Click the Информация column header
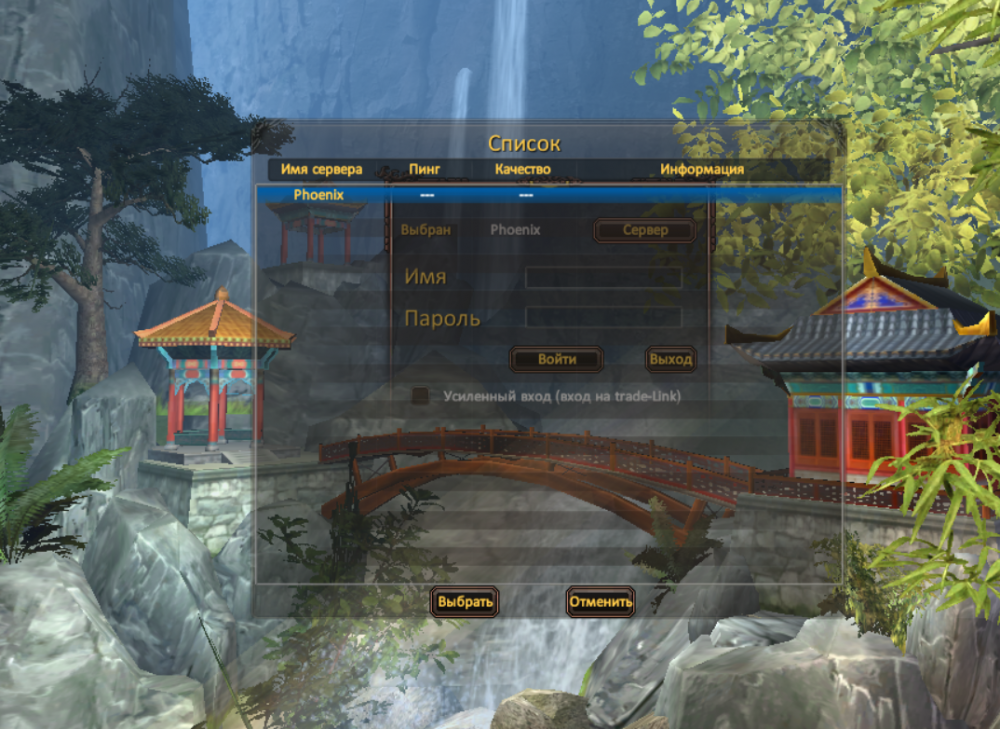This screenshot has height=729, width=1000. [x=701, y=169]
